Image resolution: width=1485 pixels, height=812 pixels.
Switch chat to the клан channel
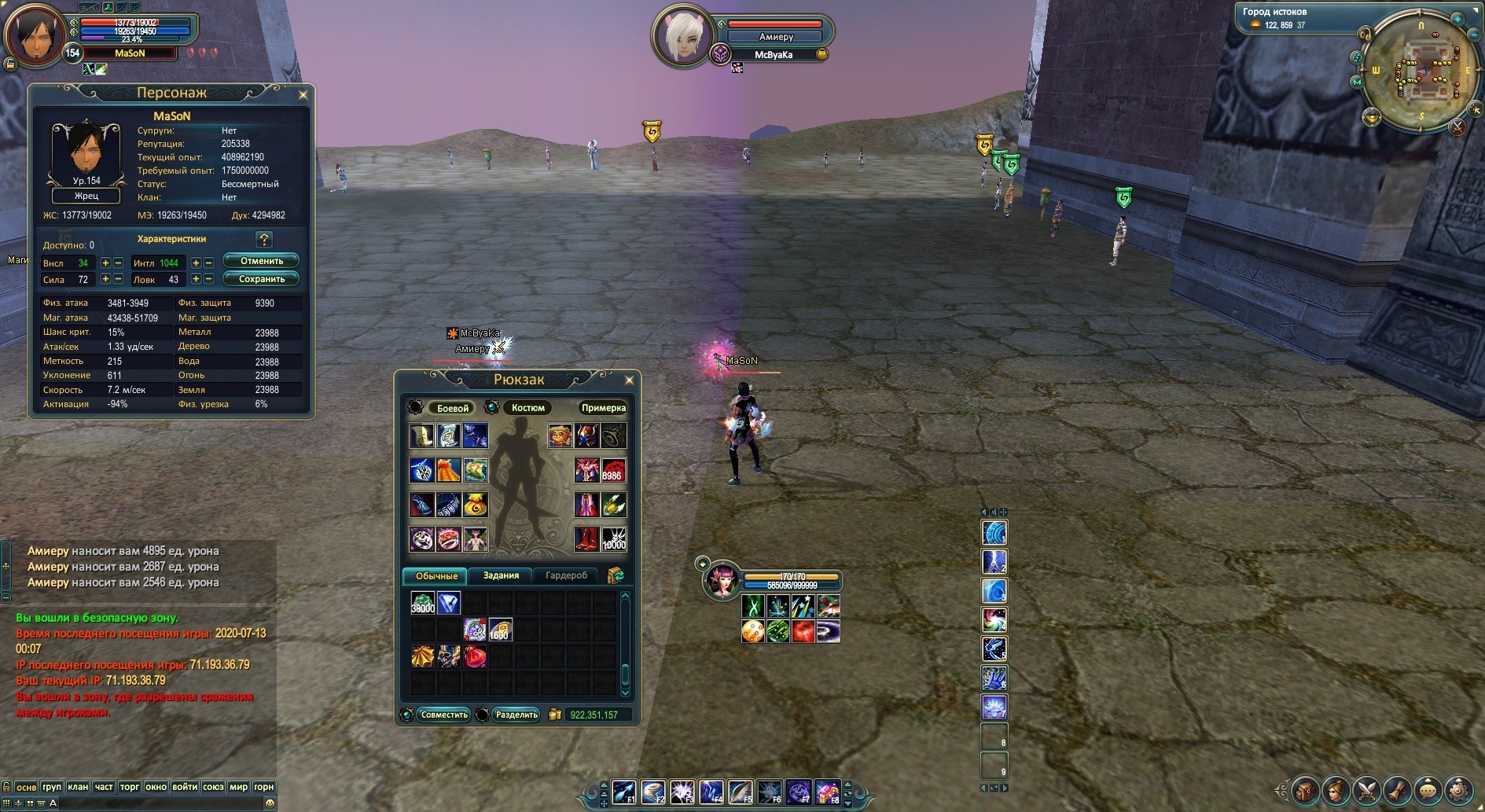pyautogui.click(x=78, y=787)
